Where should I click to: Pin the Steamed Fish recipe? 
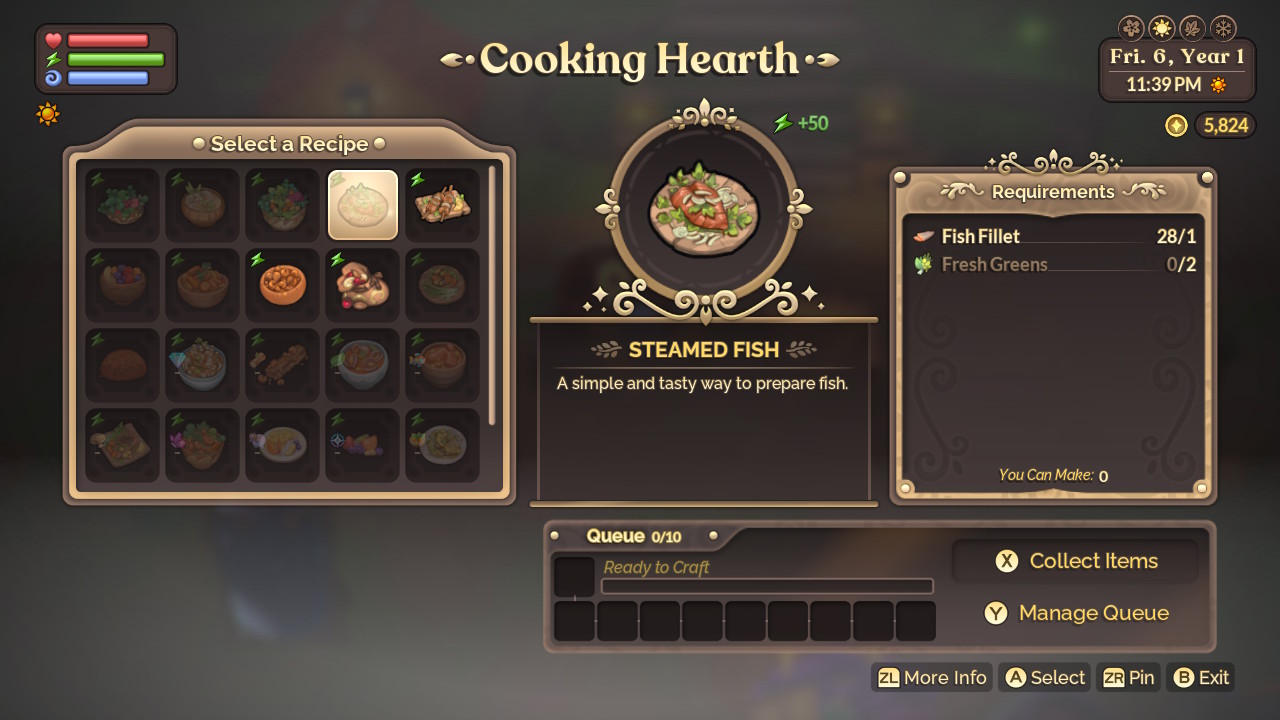click(1129, 678)
